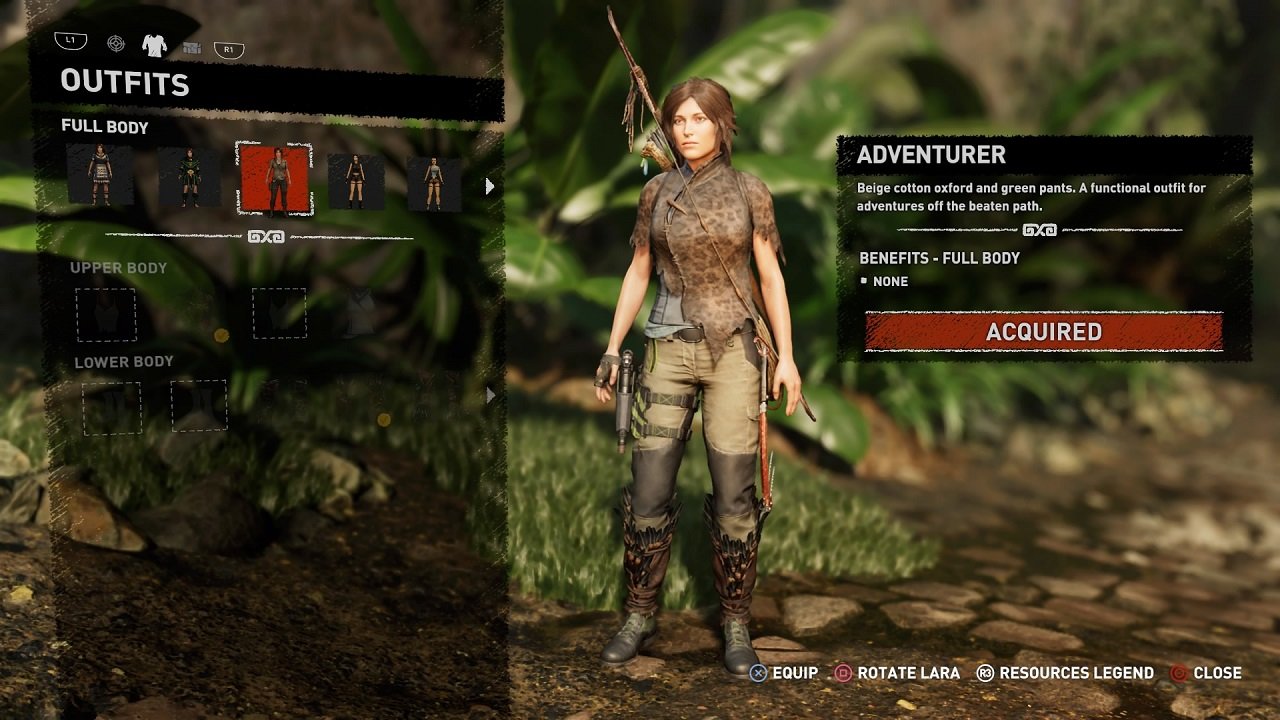Viewport: 1280px width, 720px height.
Task: Choose the tribal skirt full body outfit
Action: (x=100, y=177)
